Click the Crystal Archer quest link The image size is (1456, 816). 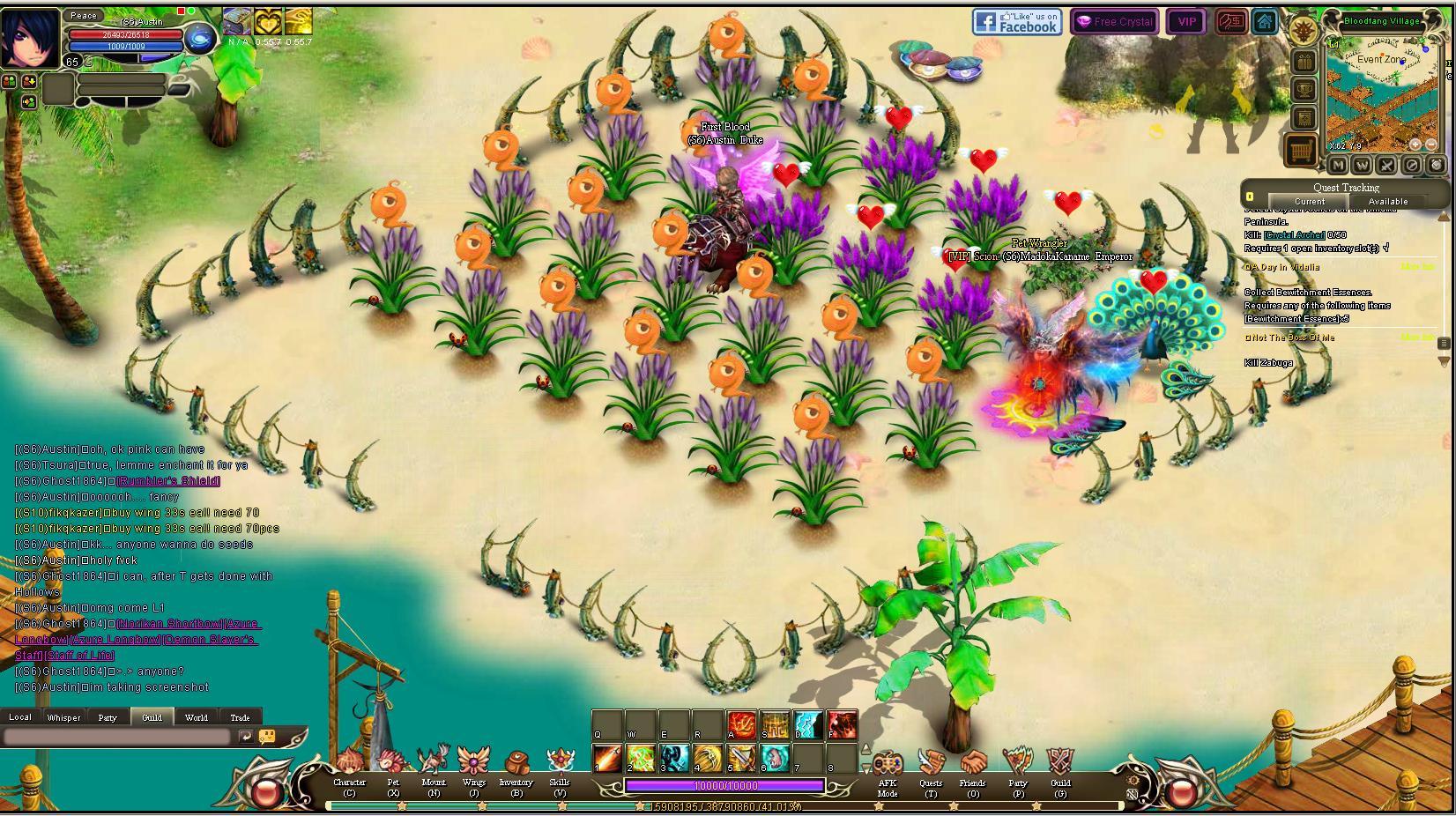point(1294,235)
